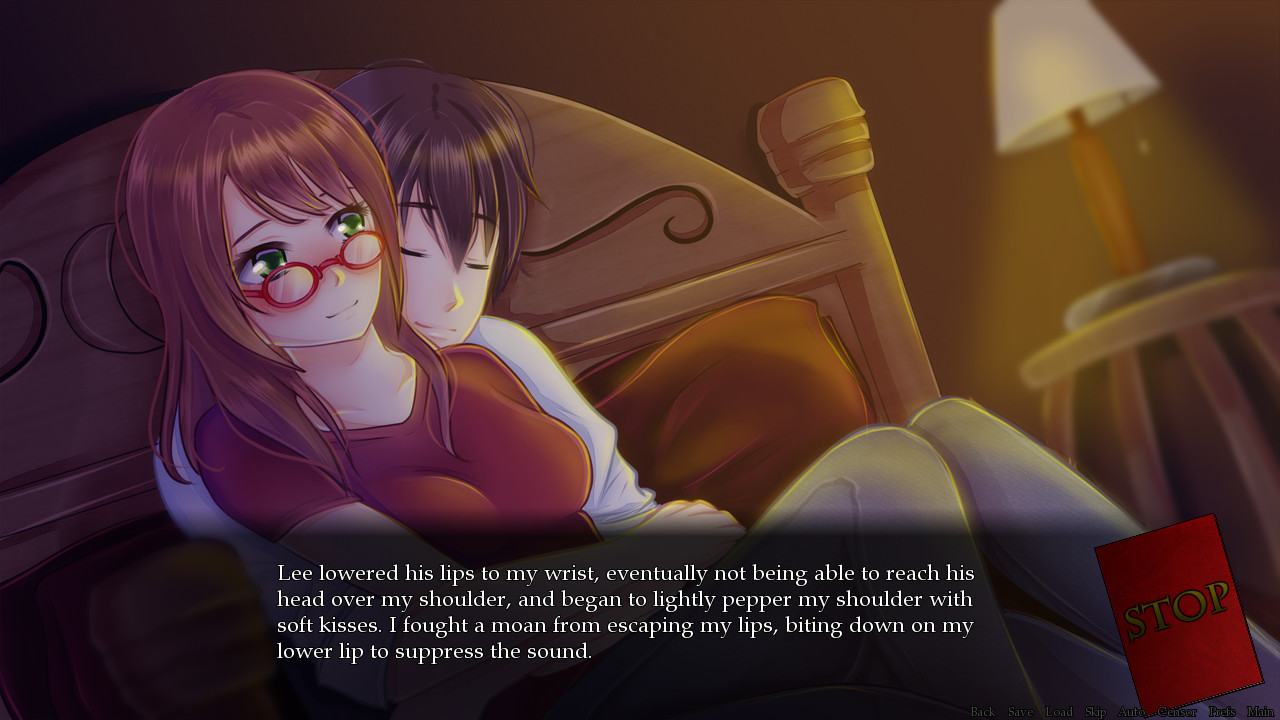Viewport: 1280px width, 720px height.
Task: Click Save to store progress
Action: (x=1021, y=712)
